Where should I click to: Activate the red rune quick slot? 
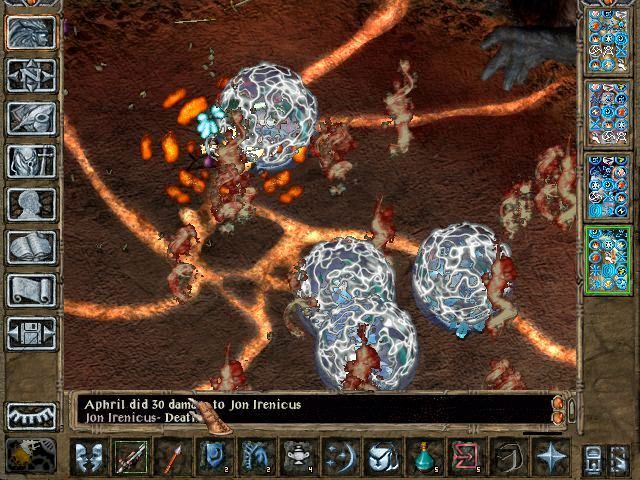[x=465, y=458]
